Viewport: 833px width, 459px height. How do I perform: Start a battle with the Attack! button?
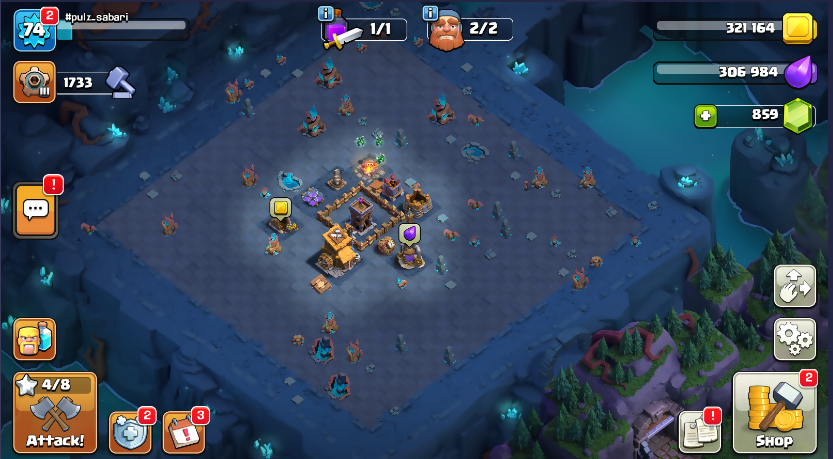pos(55,413)
